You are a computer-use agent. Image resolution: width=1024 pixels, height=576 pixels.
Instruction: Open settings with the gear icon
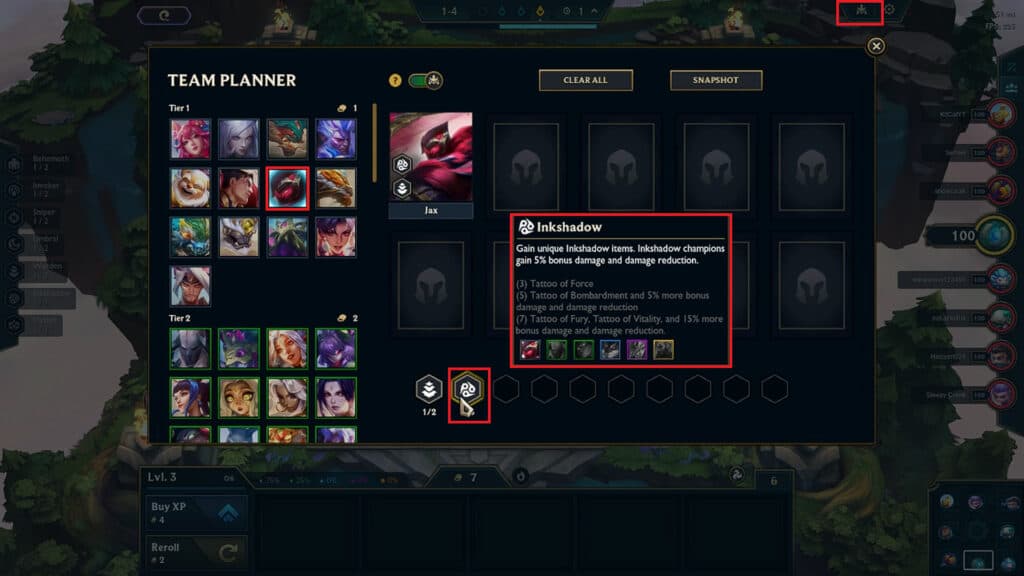[x=889, y=11]
